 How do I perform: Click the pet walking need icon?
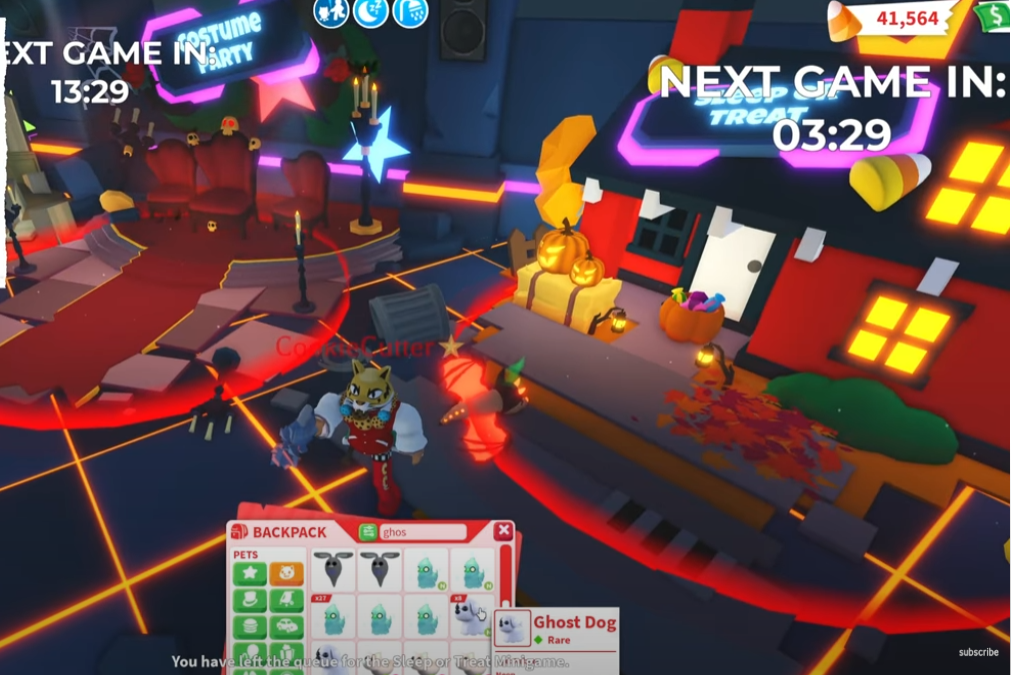[x=331, y=13]
